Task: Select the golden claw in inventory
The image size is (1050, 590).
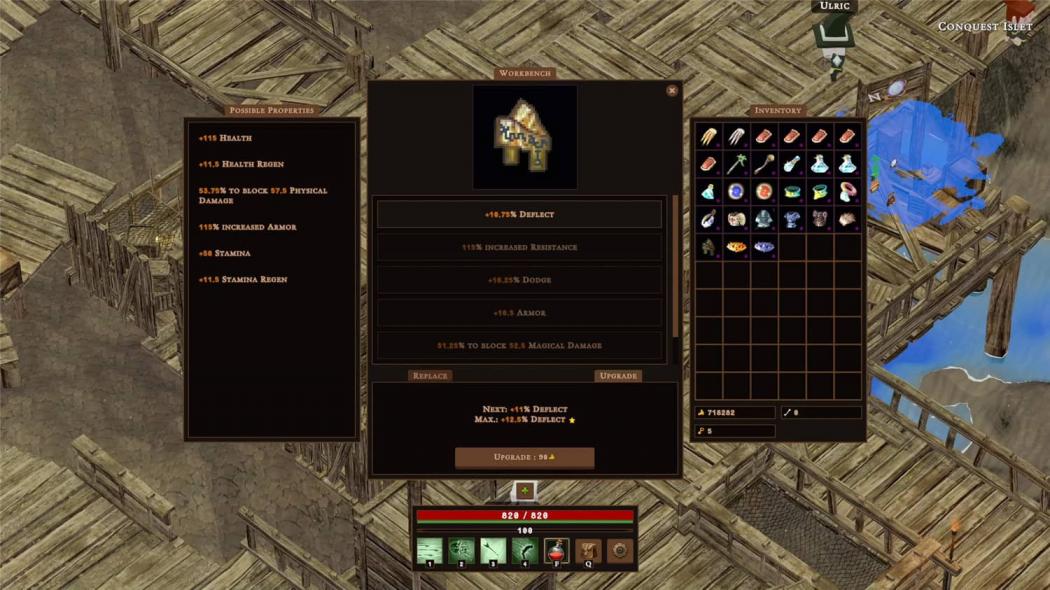Action: tap(708, 137)
